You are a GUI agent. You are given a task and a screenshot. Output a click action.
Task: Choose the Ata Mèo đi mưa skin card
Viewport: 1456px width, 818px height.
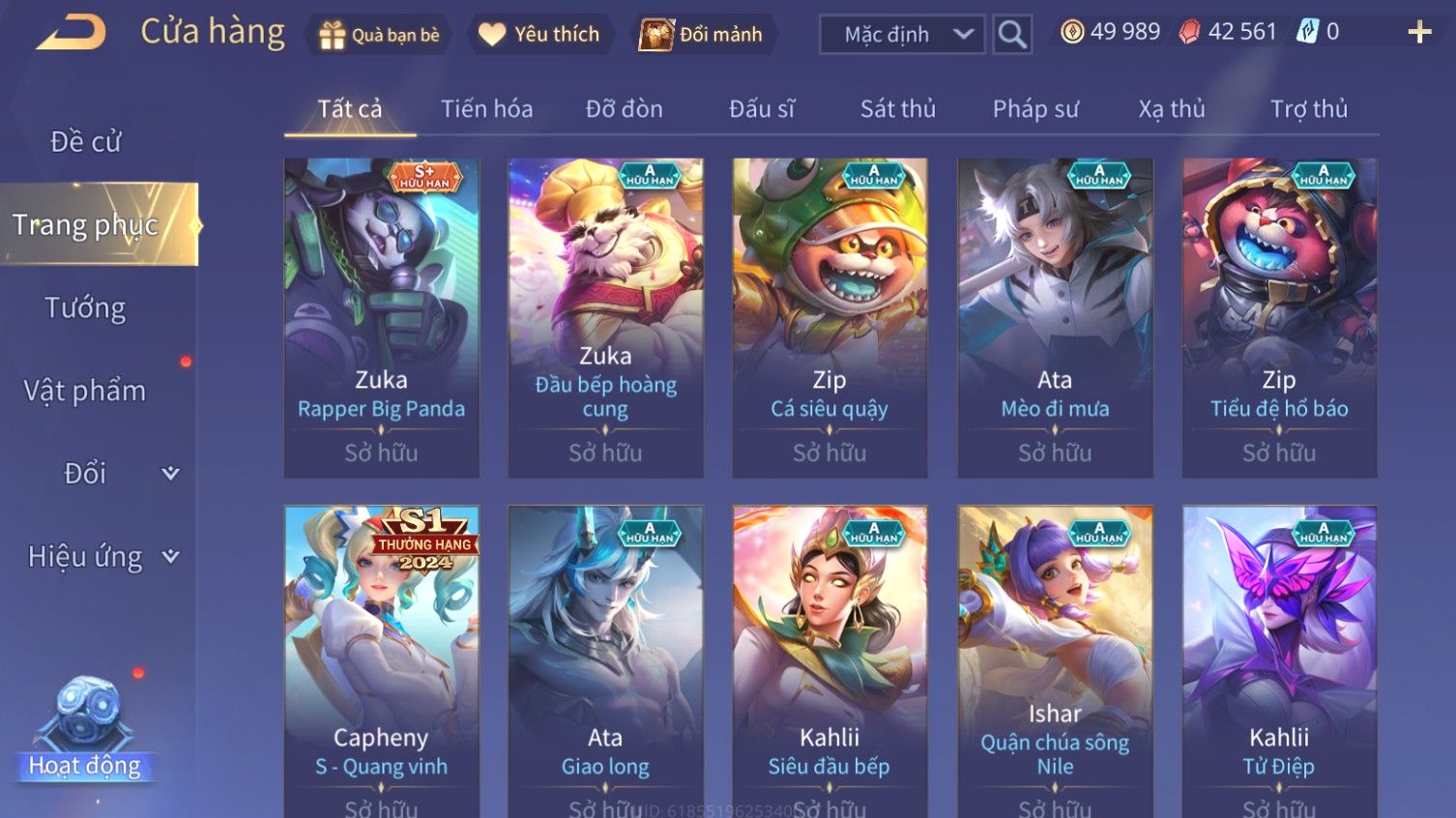[1055, 317]
